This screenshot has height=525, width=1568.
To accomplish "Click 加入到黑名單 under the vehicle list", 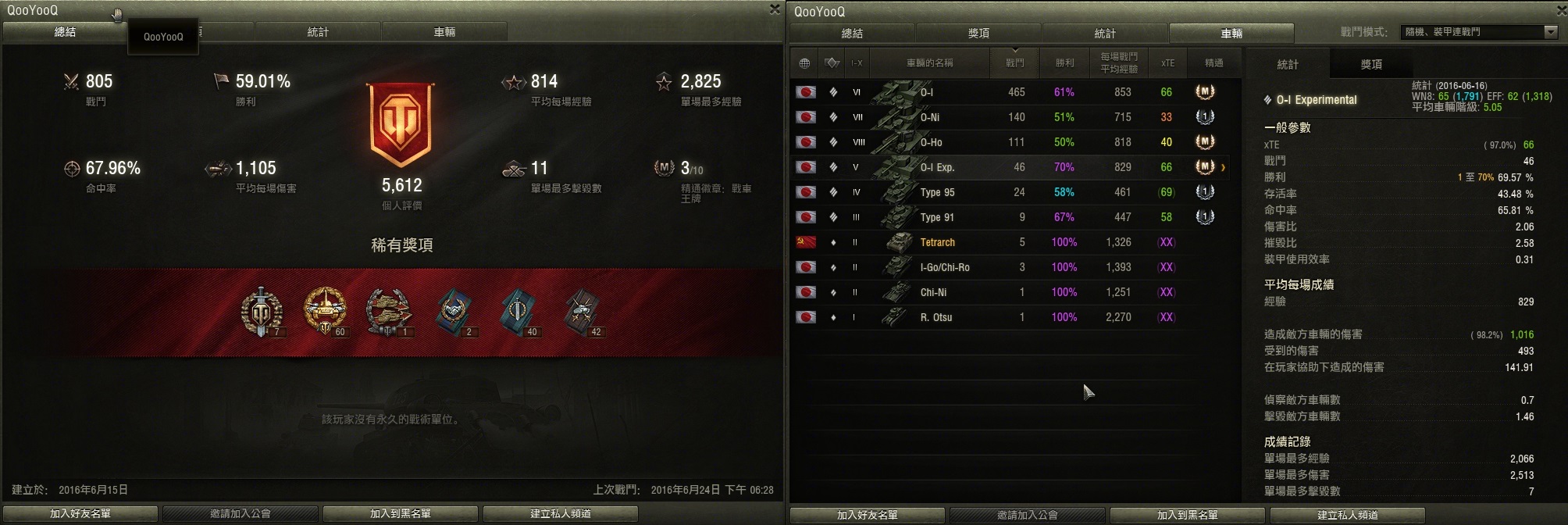I will (1187, 515).
